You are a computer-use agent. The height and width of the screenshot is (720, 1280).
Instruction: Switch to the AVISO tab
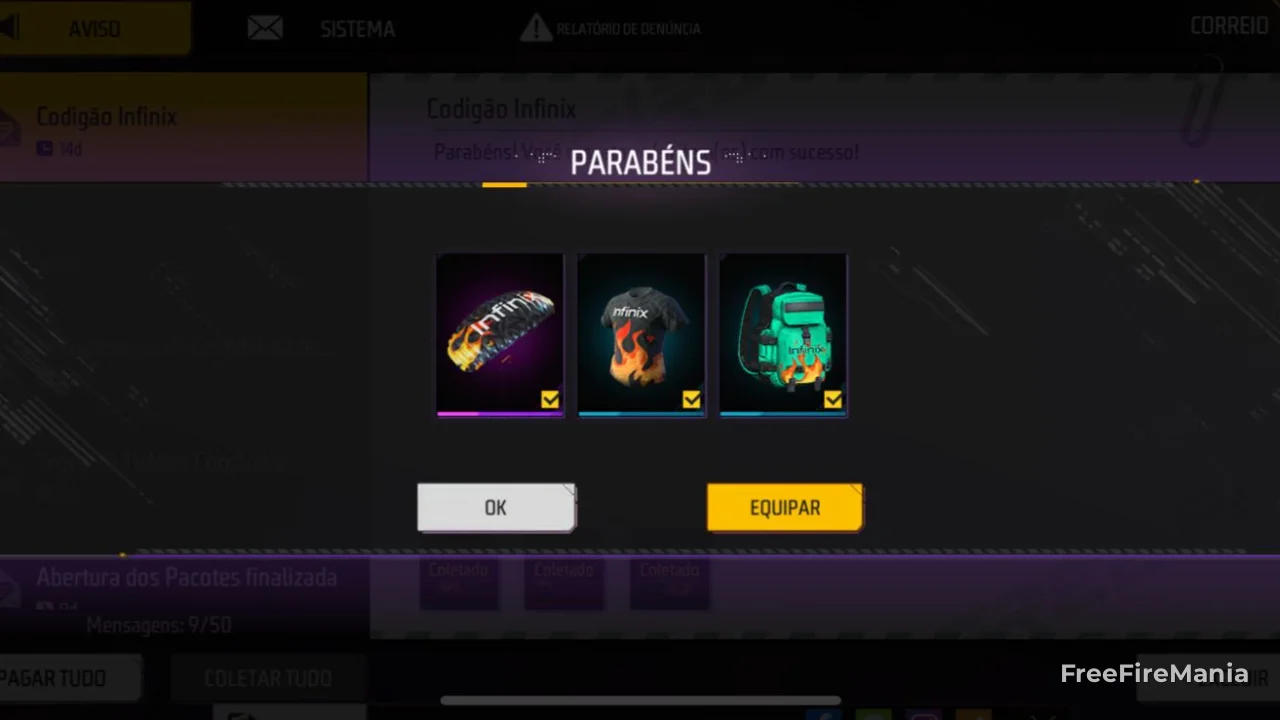point(94,28)
